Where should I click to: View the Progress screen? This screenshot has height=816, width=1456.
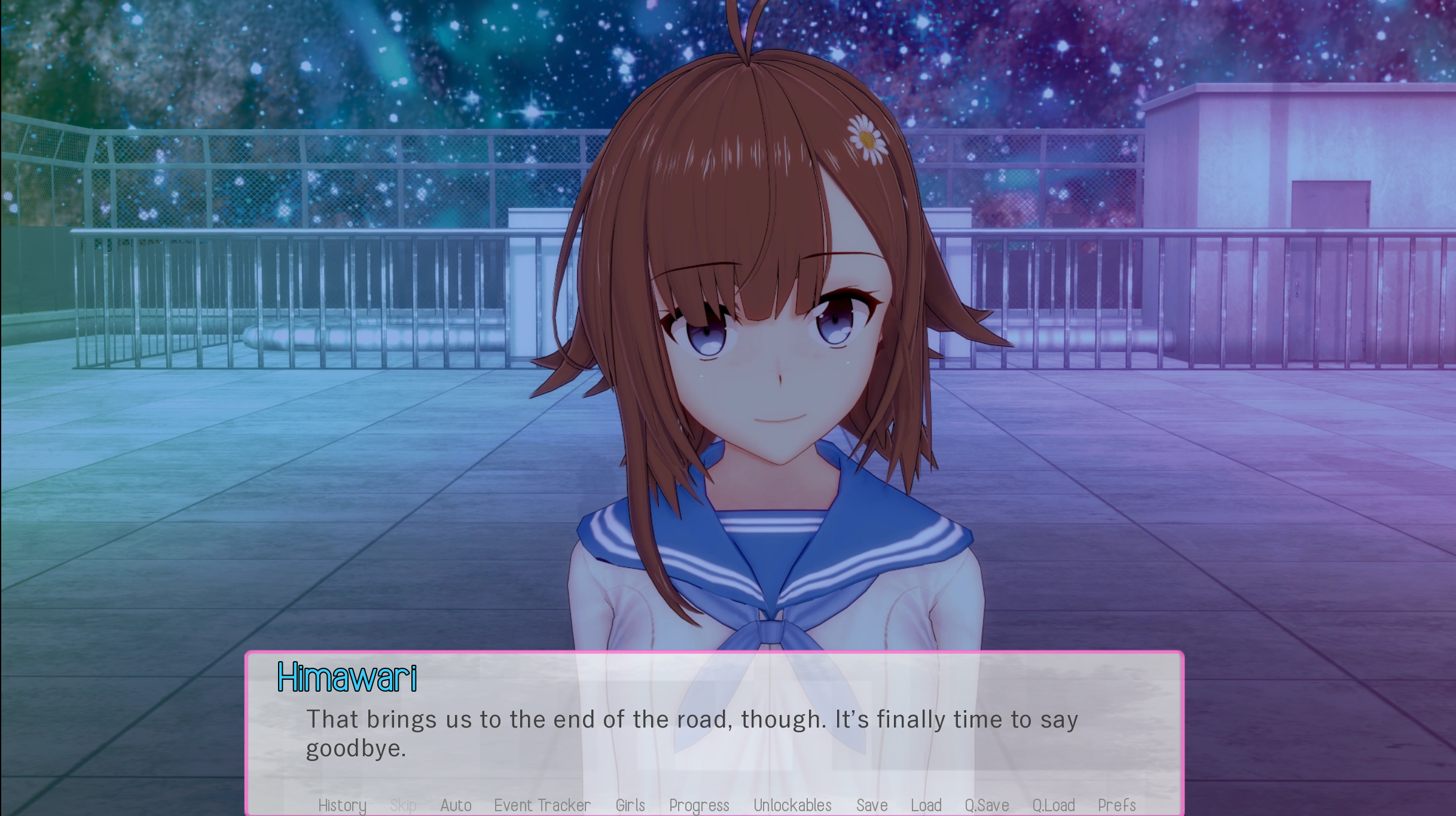699,805
